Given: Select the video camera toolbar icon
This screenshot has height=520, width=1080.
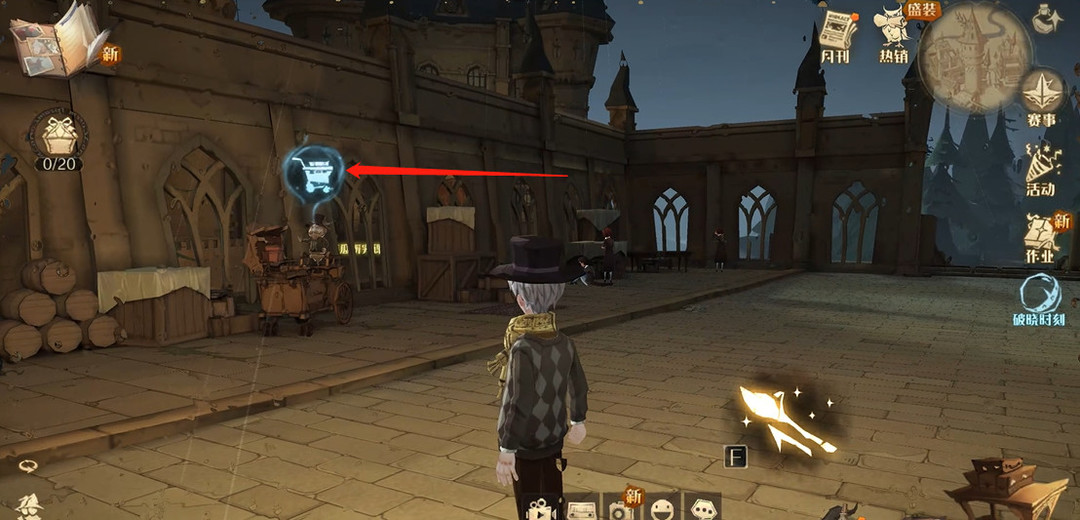Looking at the screenshot, I should point(542,509).
